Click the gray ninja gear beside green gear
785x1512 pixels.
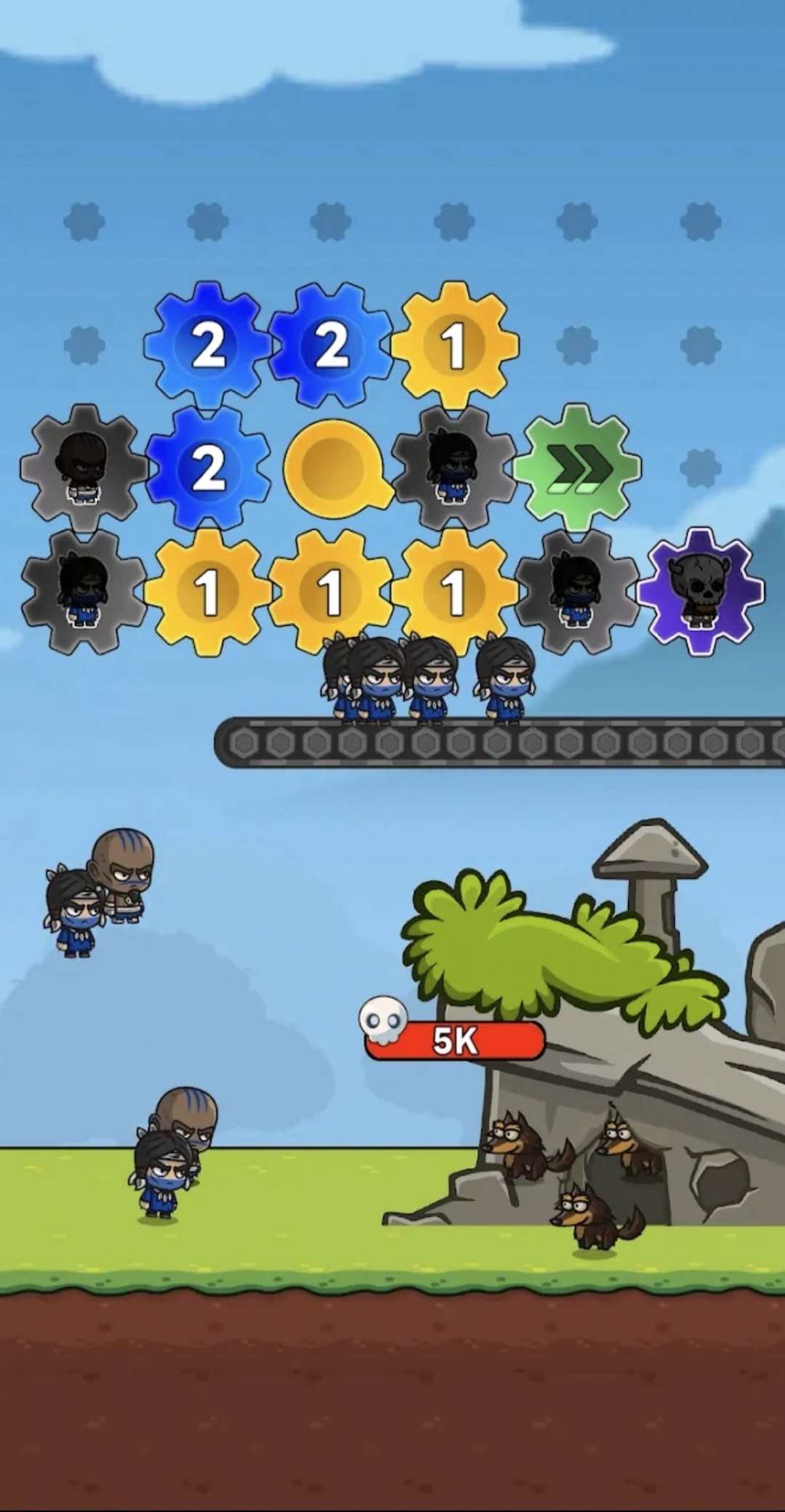(454, 467)
